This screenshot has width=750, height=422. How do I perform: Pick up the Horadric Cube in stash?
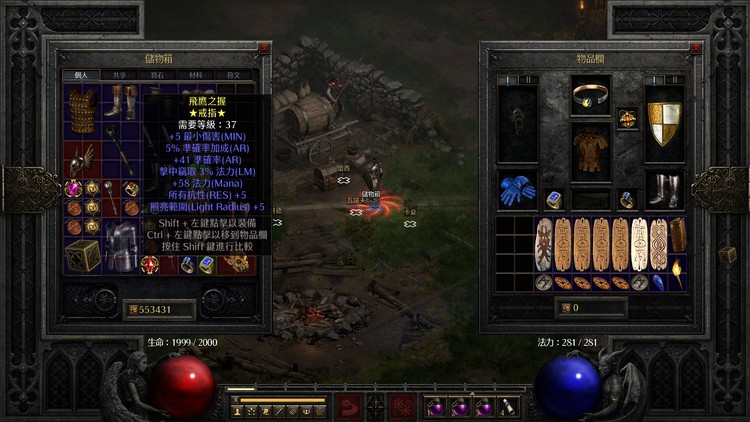click(x=82, y=254)
